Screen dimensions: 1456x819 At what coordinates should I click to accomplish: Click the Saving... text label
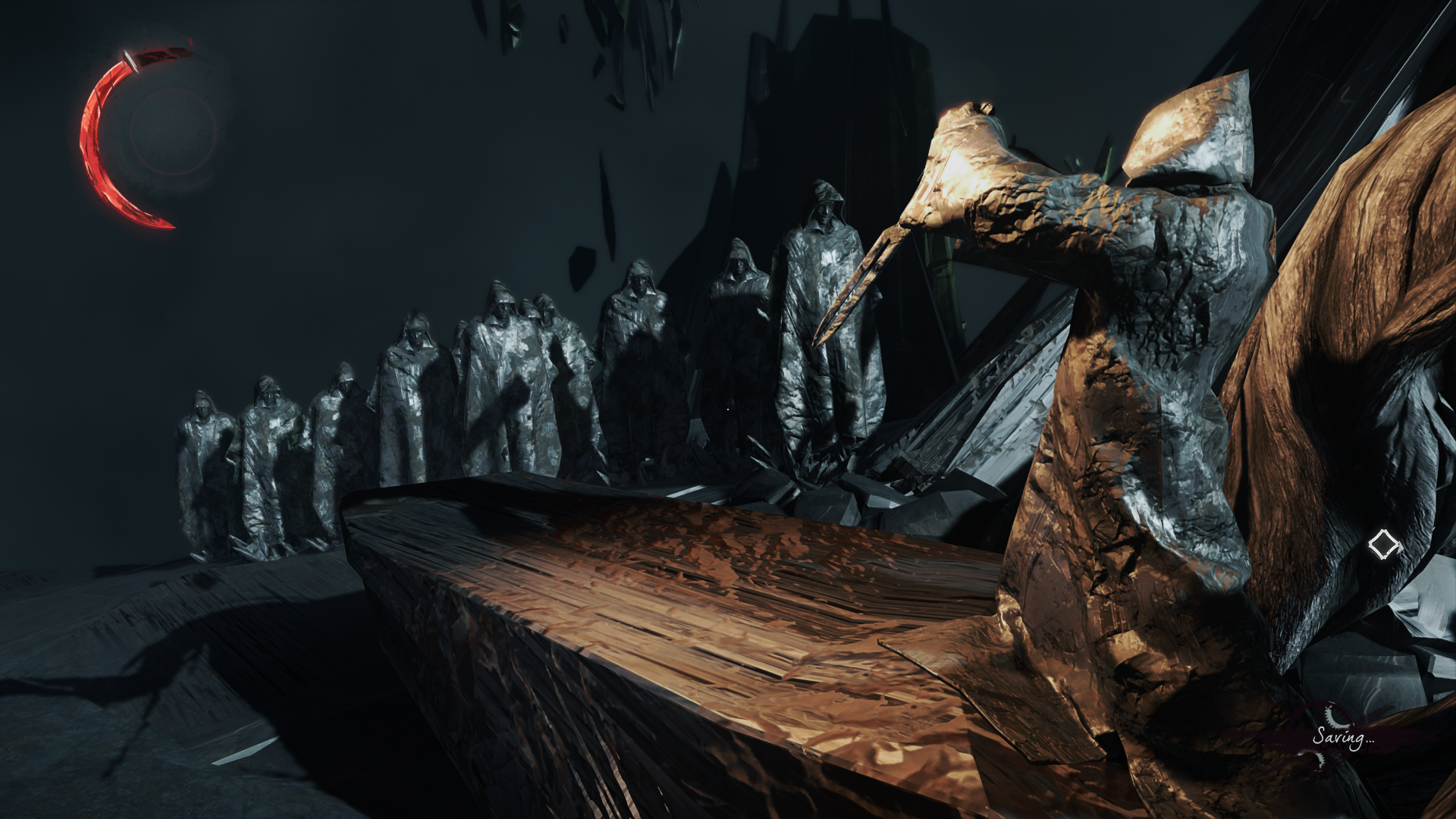coord(1346,737)
